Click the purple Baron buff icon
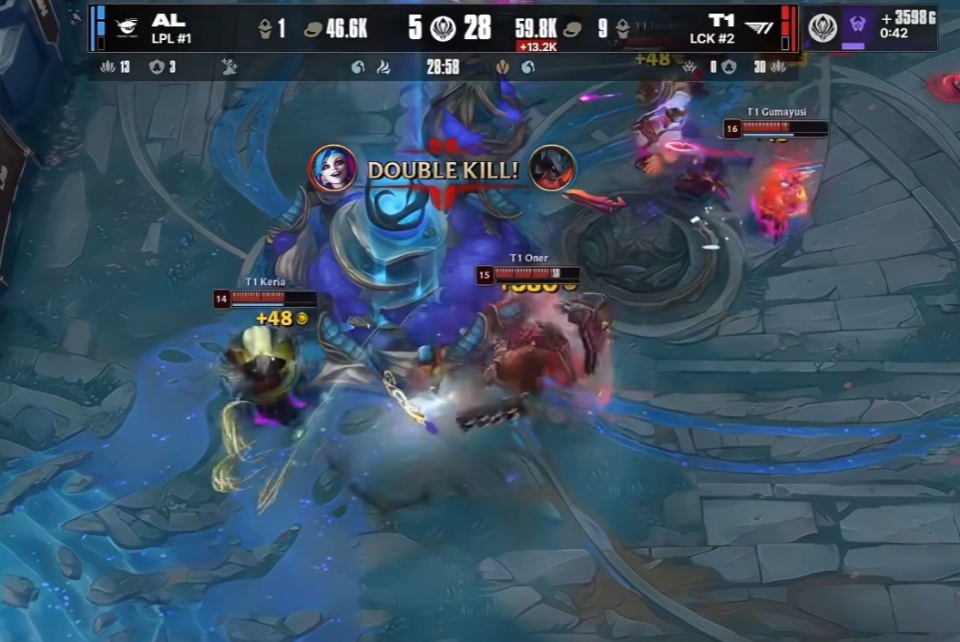Screen dimensions: 960x642 [854, 26]
